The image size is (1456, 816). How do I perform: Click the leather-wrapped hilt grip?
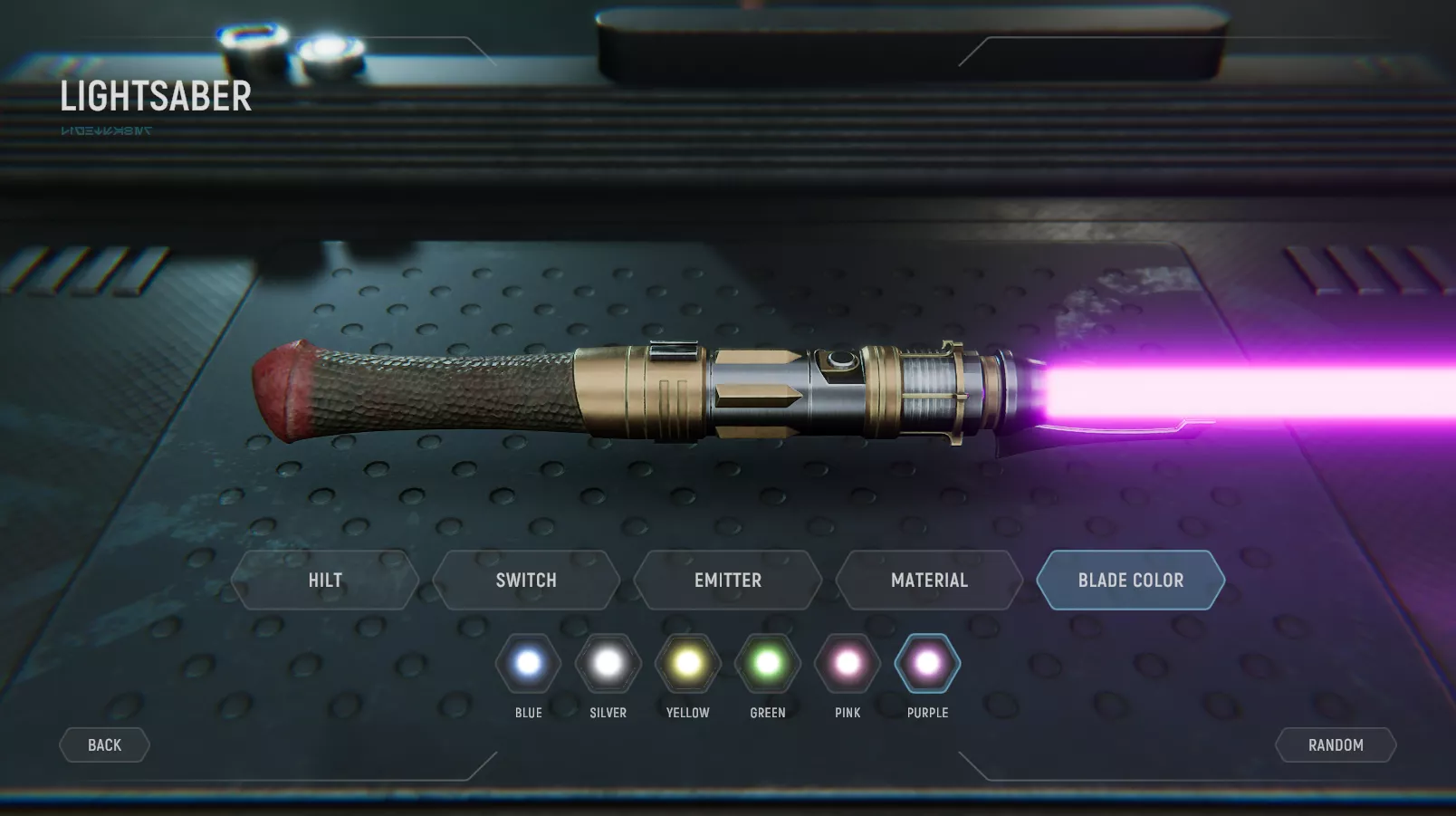435,389
